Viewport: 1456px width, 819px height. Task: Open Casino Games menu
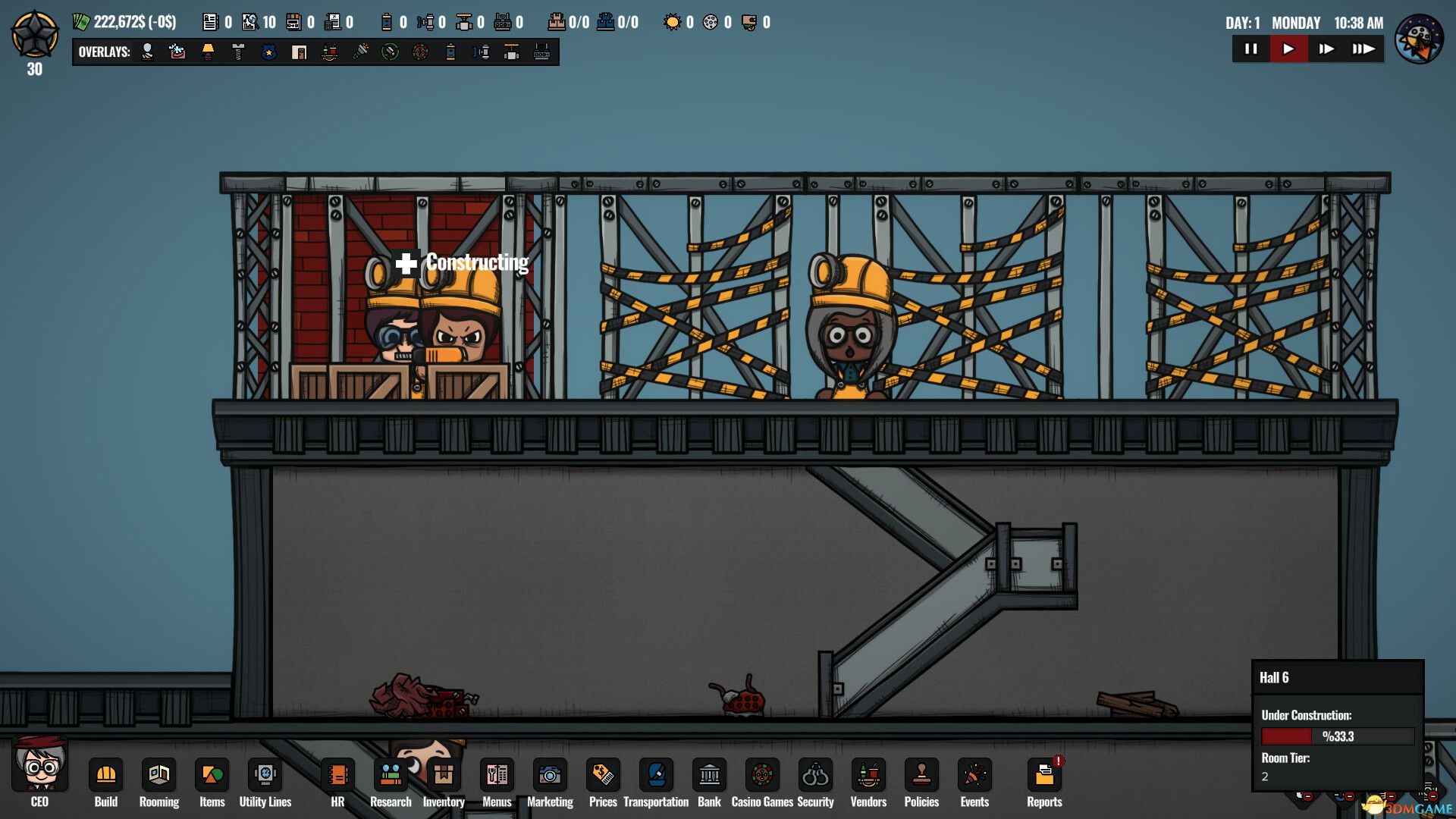762,776
